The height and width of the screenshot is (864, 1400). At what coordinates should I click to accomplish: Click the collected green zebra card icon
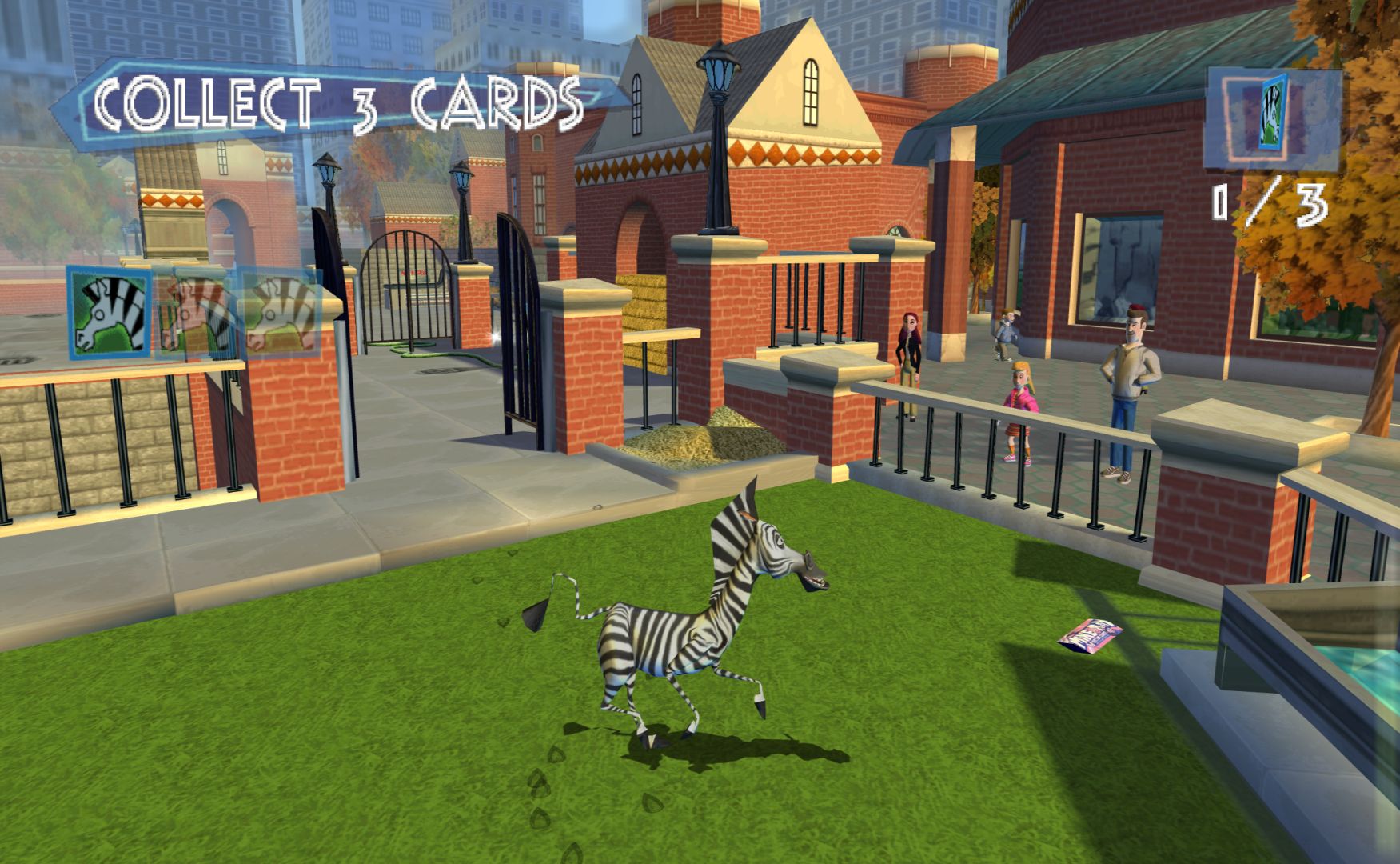click(110, 313)
